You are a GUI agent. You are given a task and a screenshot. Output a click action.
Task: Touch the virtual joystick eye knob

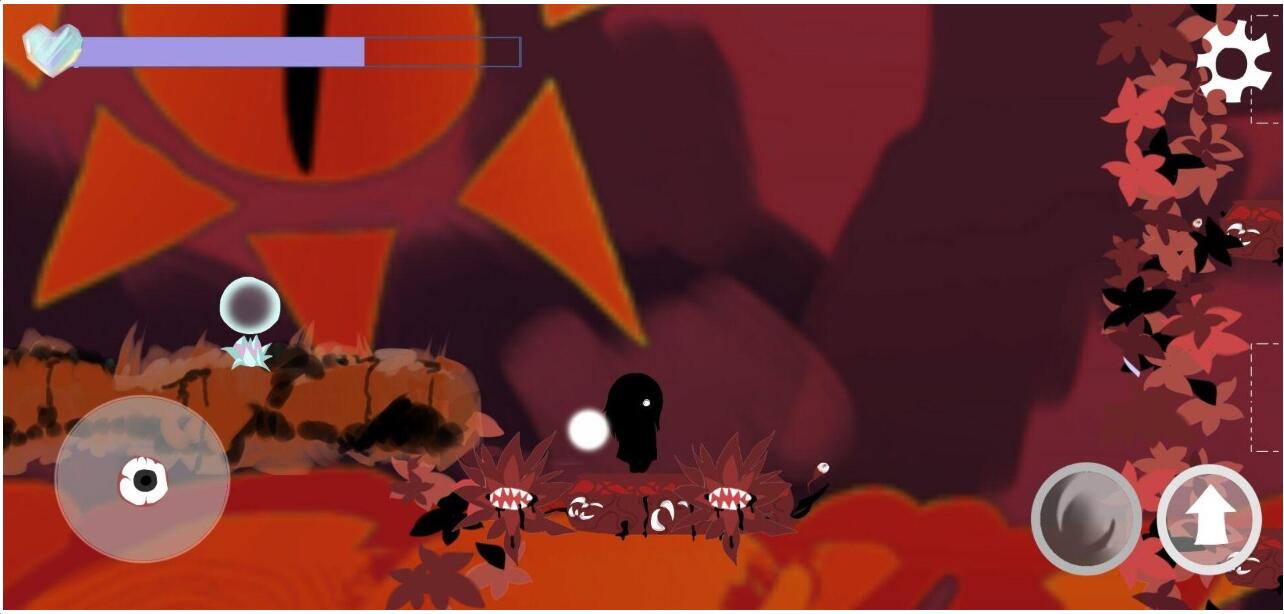tap(144, 481)
